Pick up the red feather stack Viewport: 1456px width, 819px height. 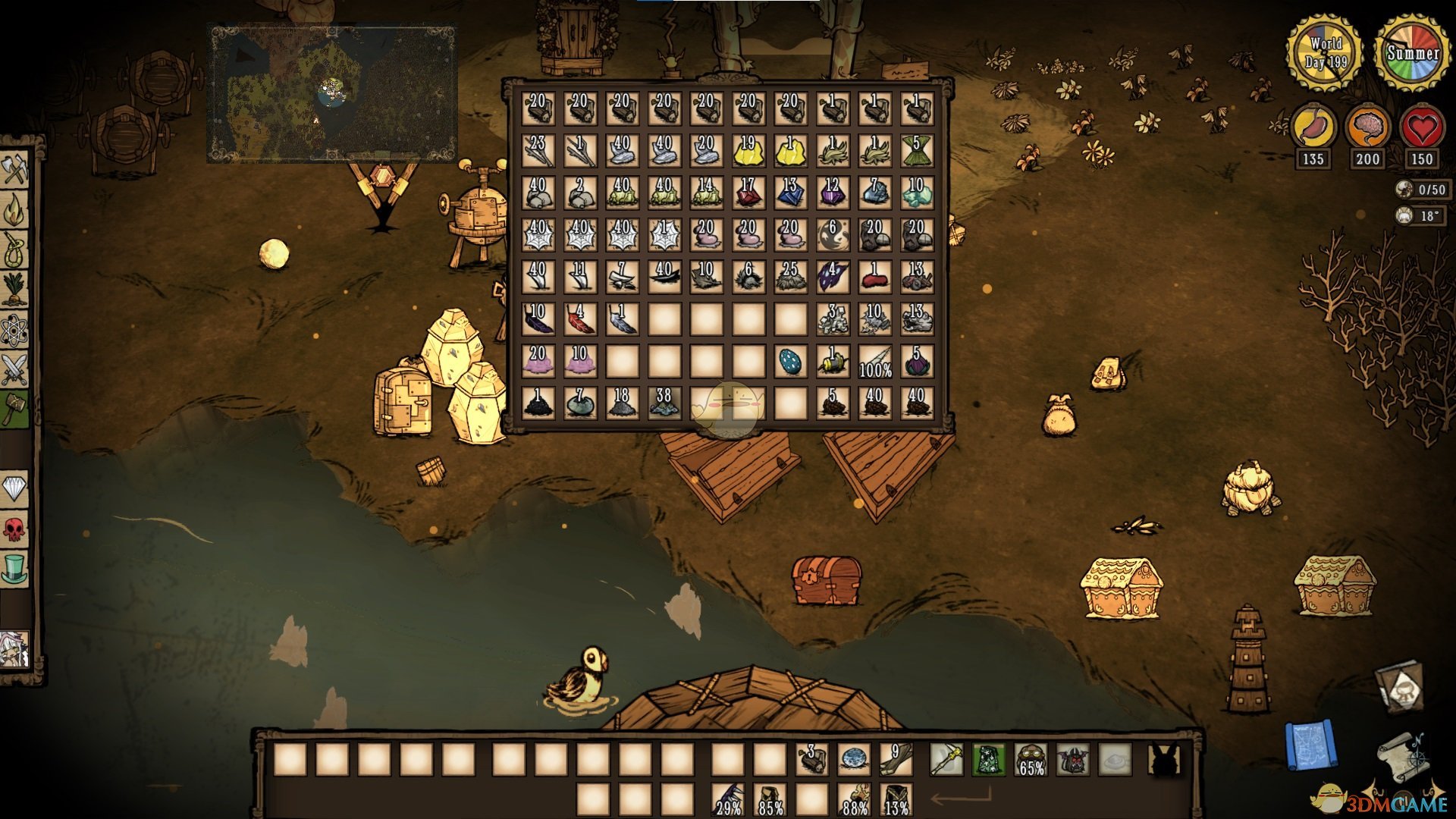click(580, 319)
